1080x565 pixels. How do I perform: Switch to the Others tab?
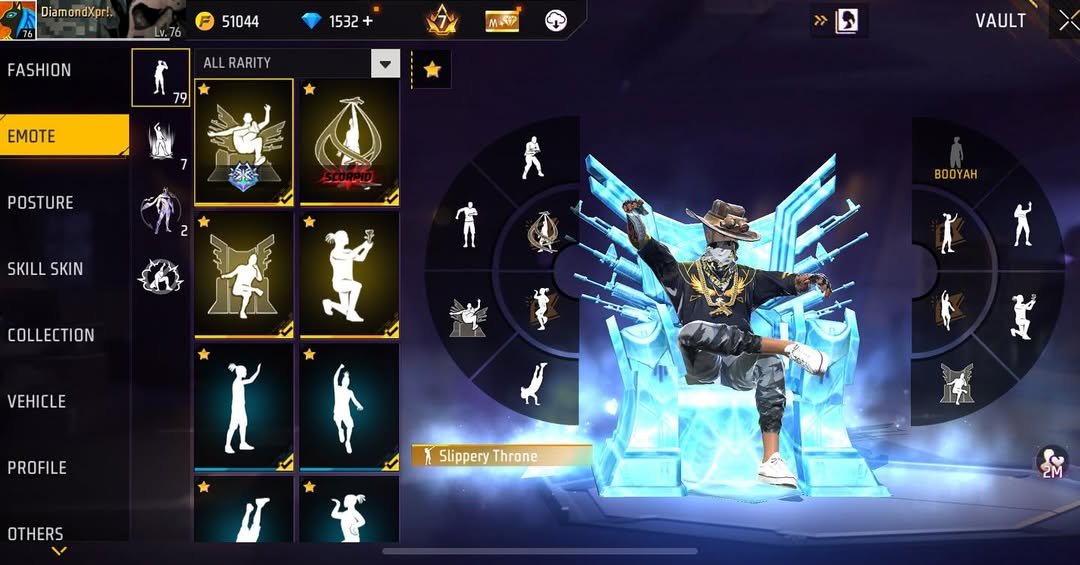(36, 534)
